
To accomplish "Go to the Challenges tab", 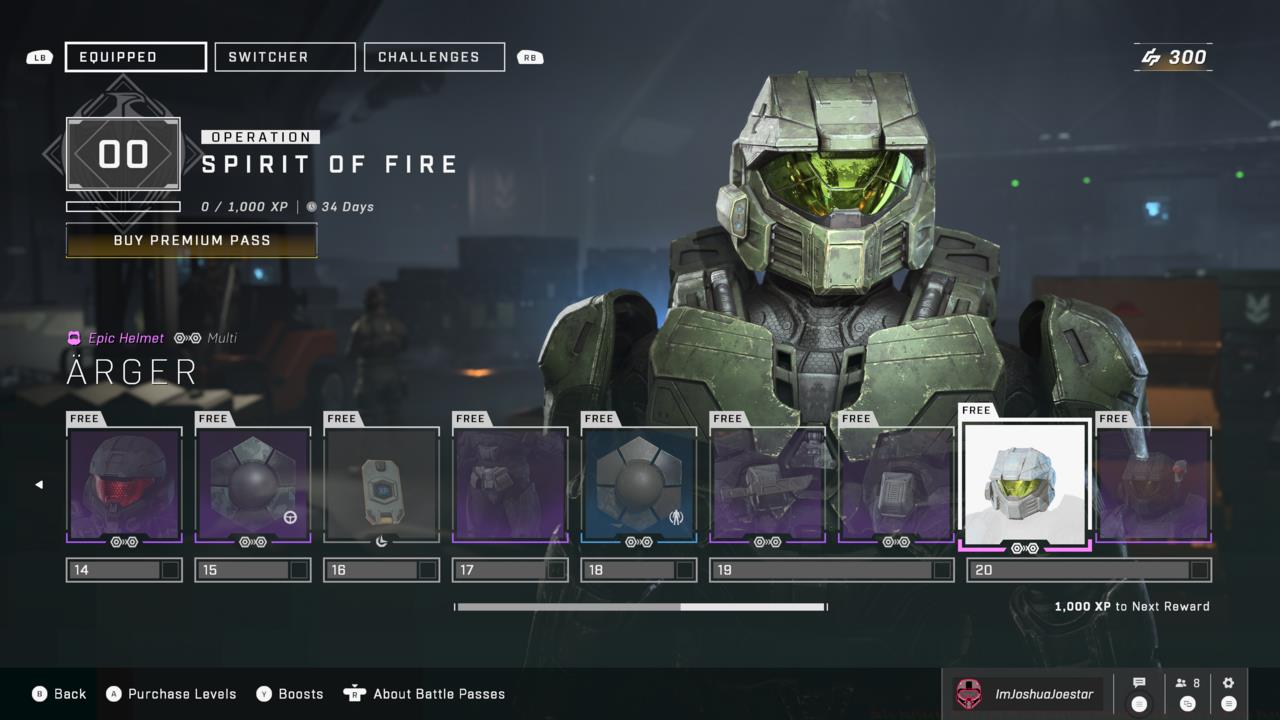I will point(433,57).
